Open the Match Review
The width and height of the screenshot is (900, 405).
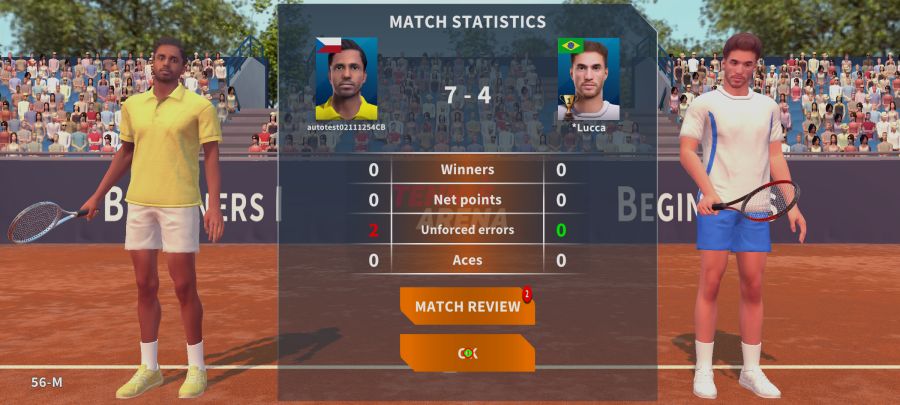tap(467, 306)
